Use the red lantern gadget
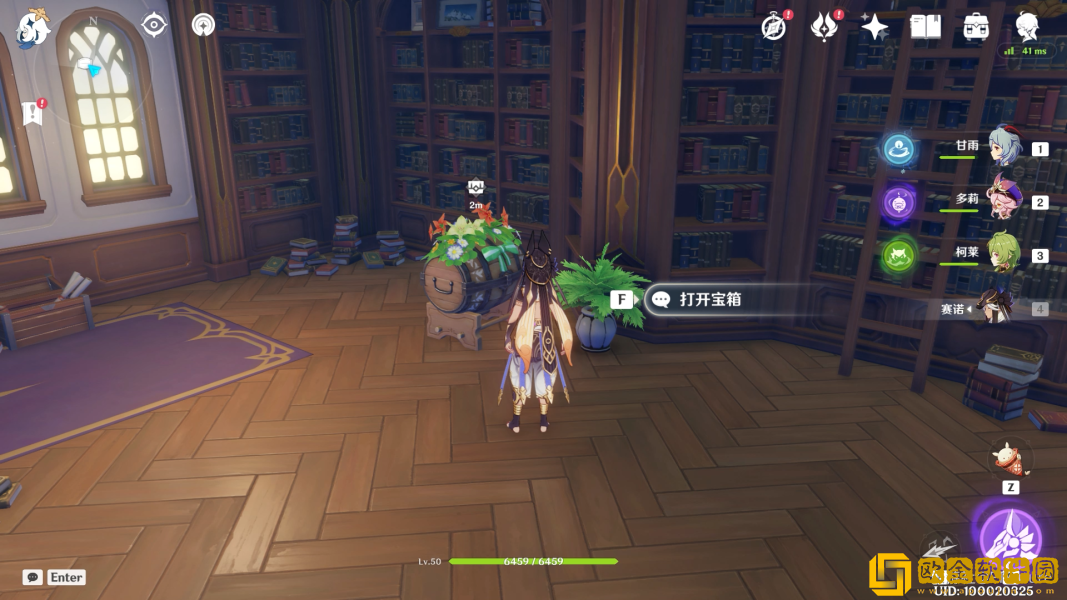Viewport: 1067px width, 600px height. tap(1010, 460)
